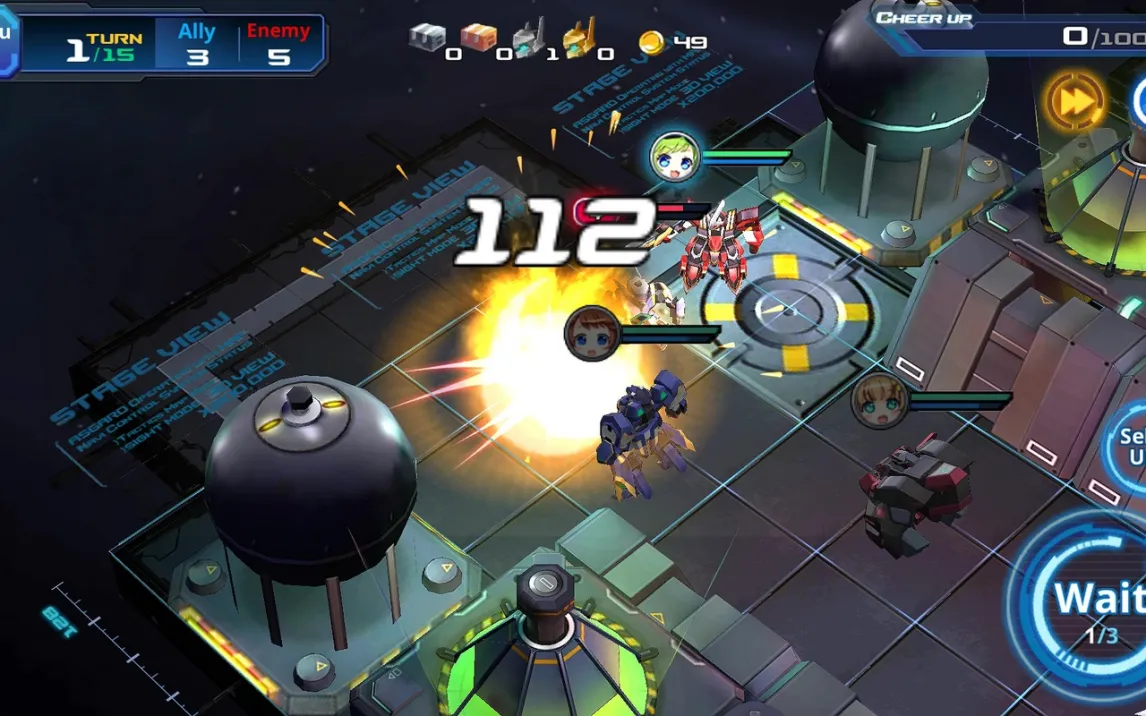Image resolution: width=1146 pixels, height=716 pixels.
Task: Tap the Wait button
Action: click(1092, 605)
